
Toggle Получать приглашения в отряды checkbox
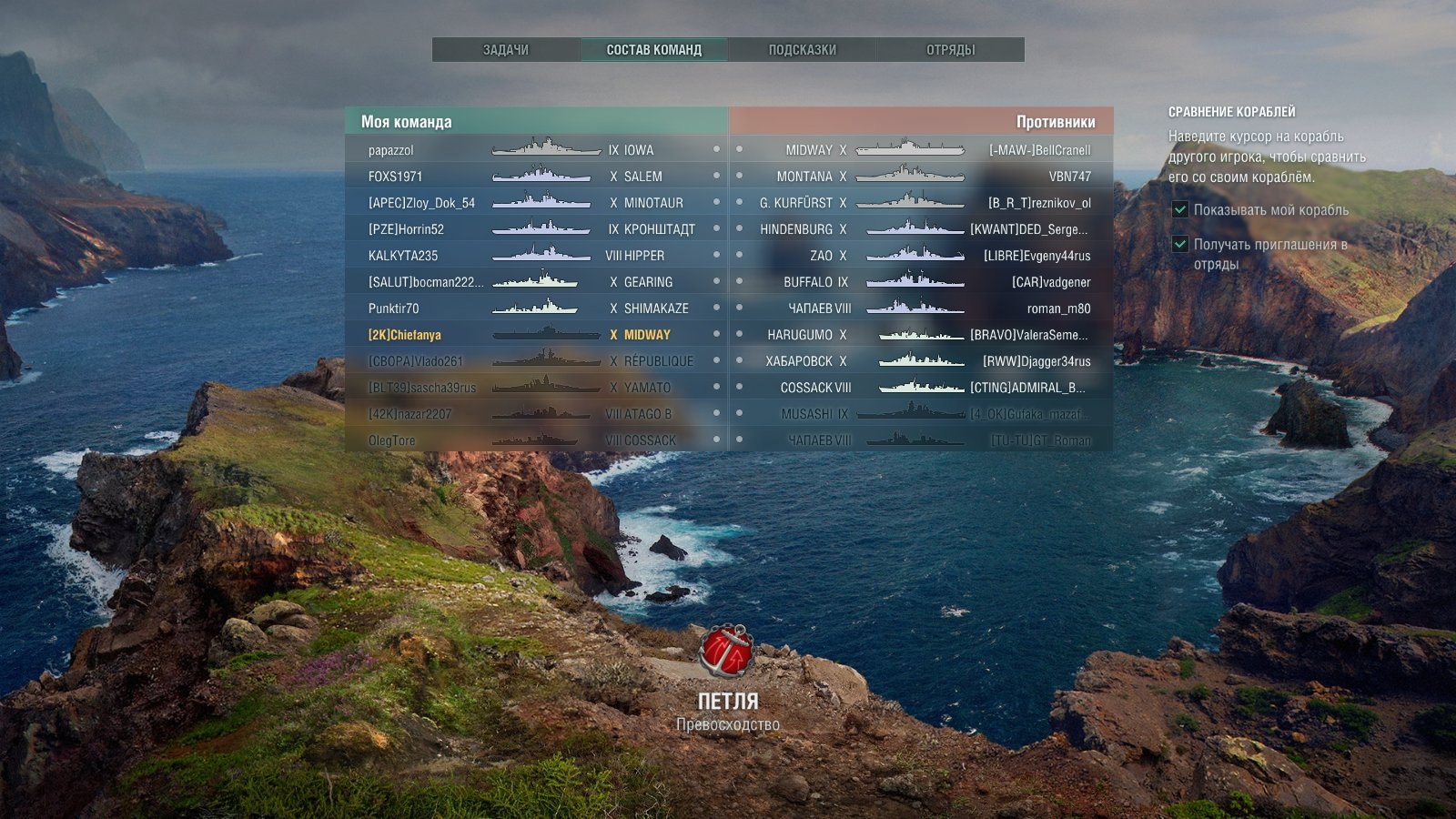[x=1180, y=244]
